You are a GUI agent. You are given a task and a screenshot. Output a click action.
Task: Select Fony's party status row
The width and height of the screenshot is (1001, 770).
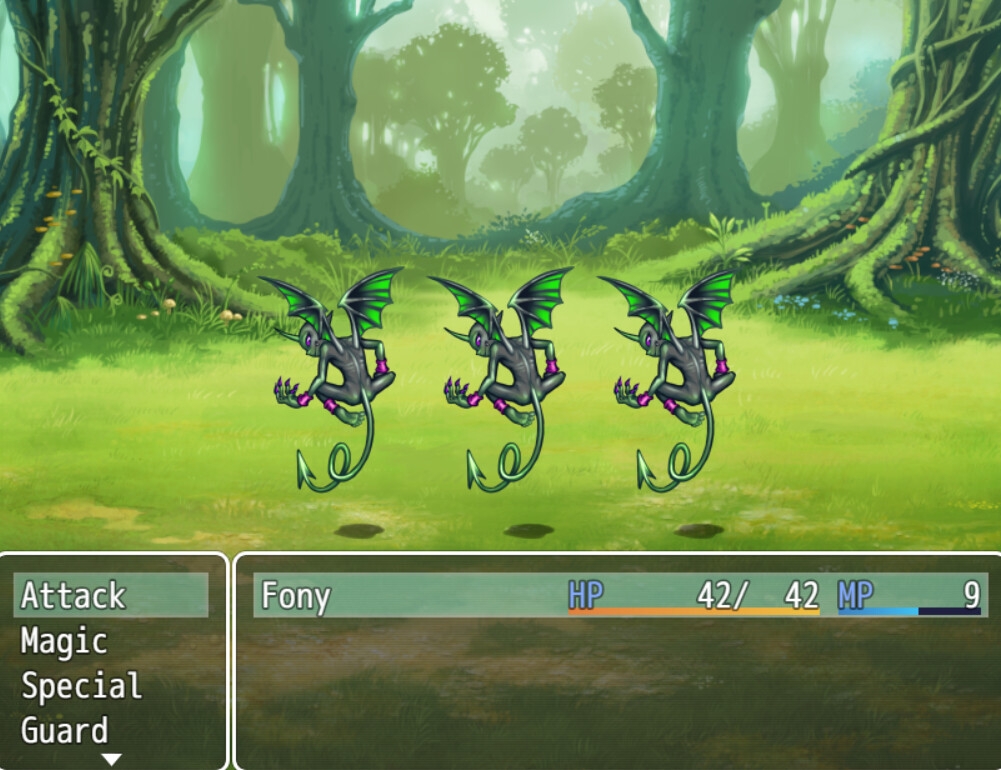(x=617, y=596)
